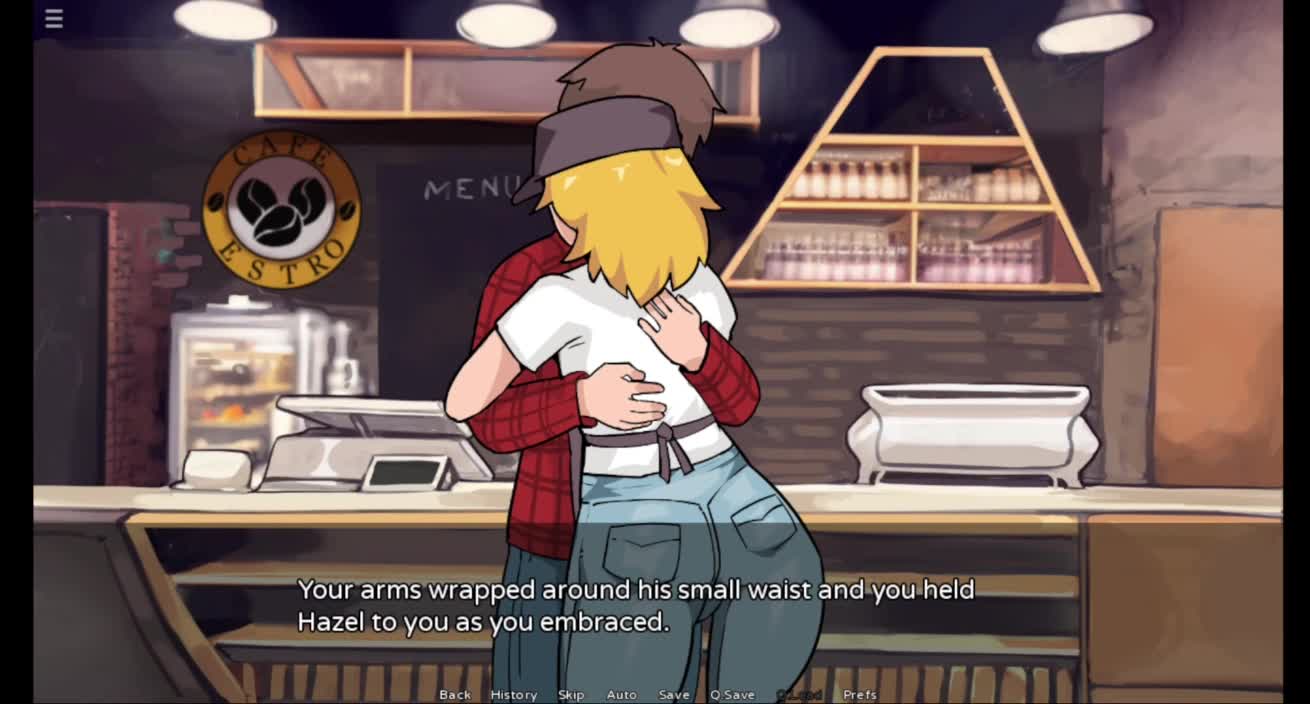1310x704 pixels.
Task: Activate Skip in the quick menu
Action: point(571,695)
